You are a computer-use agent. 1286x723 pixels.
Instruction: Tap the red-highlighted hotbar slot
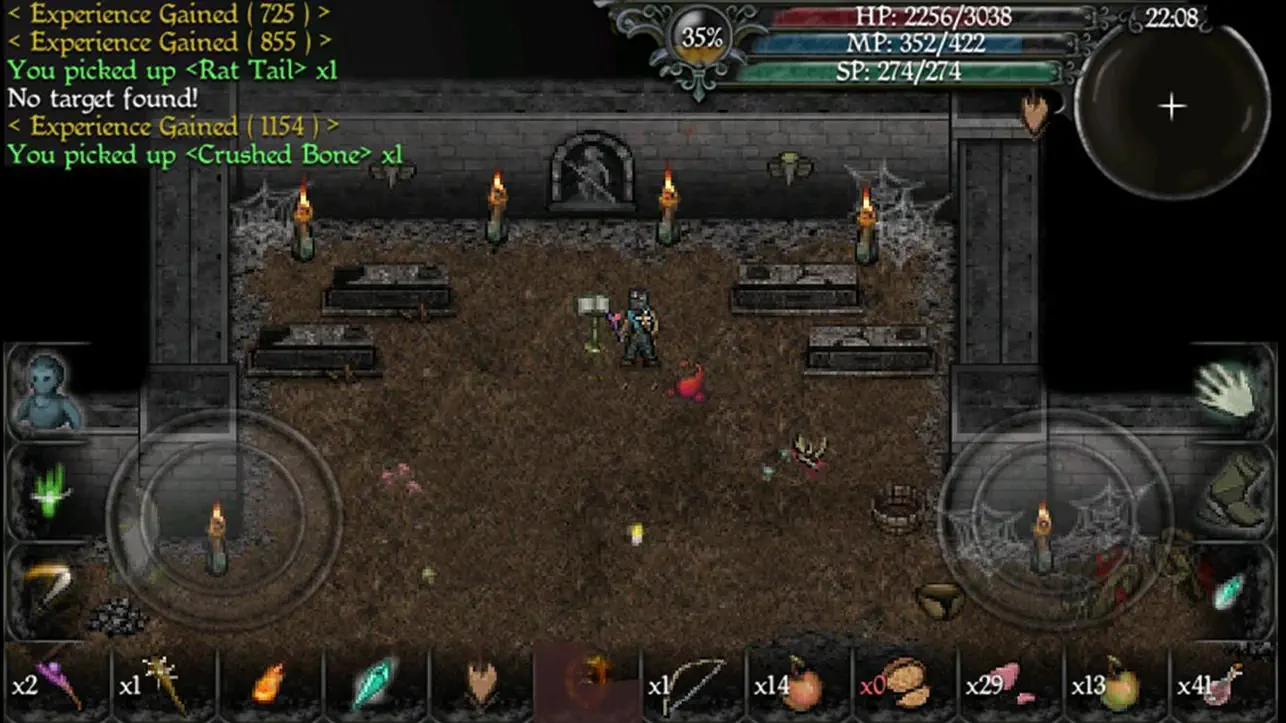point(587,685)
